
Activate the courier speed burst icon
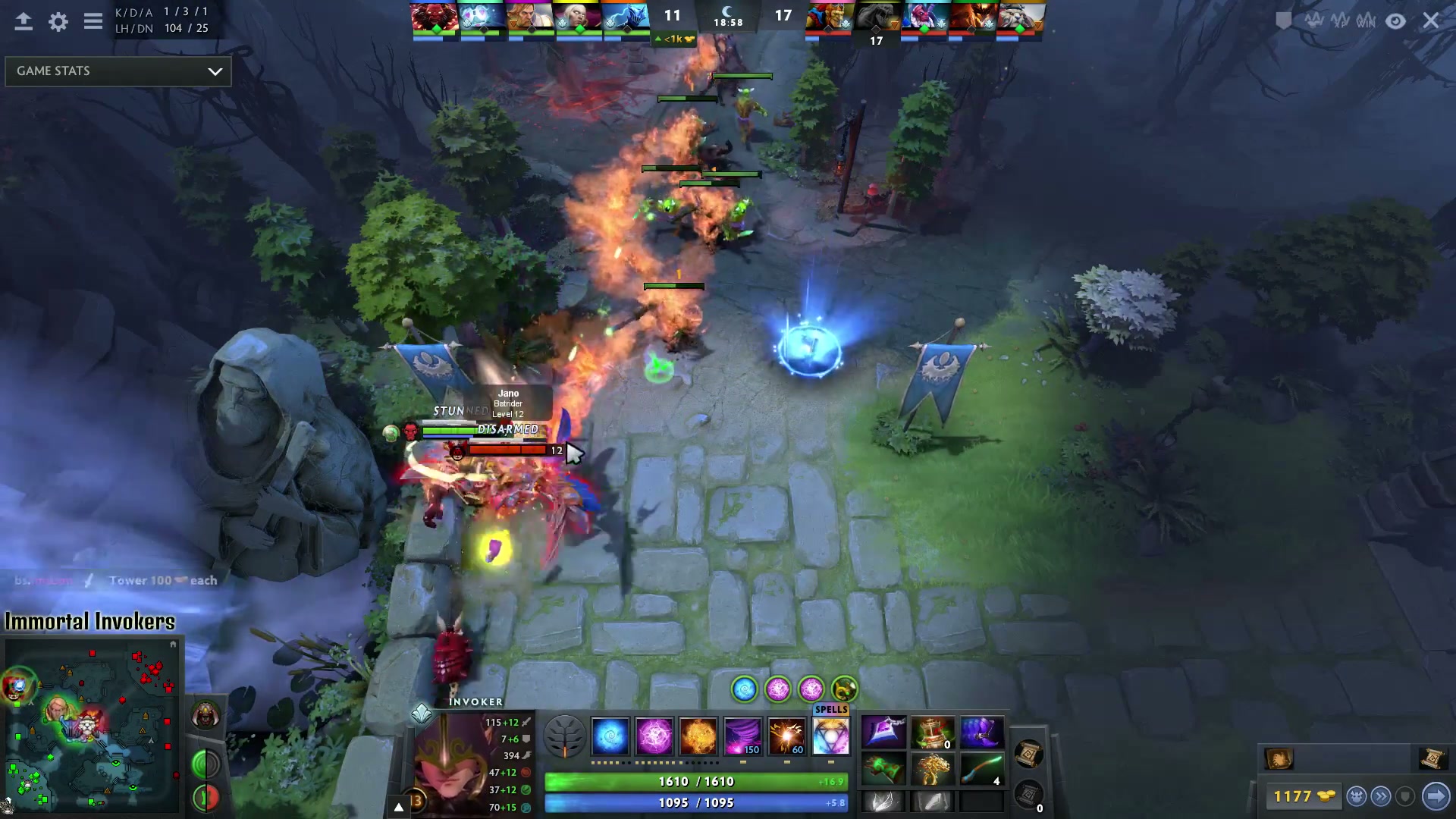[1382, 796]
